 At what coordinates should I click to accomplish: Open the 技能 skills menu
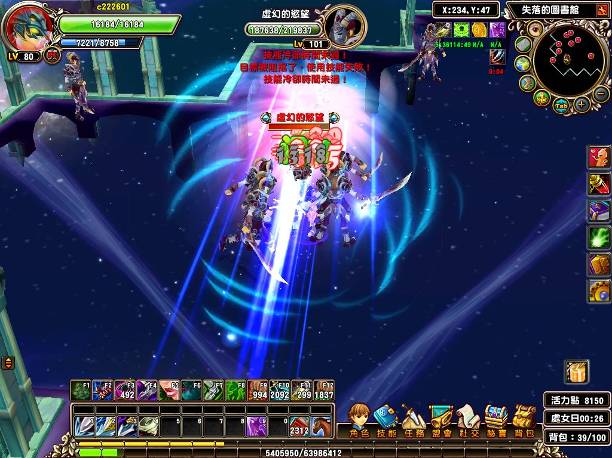pyautogui.click(x=385, y=419)
